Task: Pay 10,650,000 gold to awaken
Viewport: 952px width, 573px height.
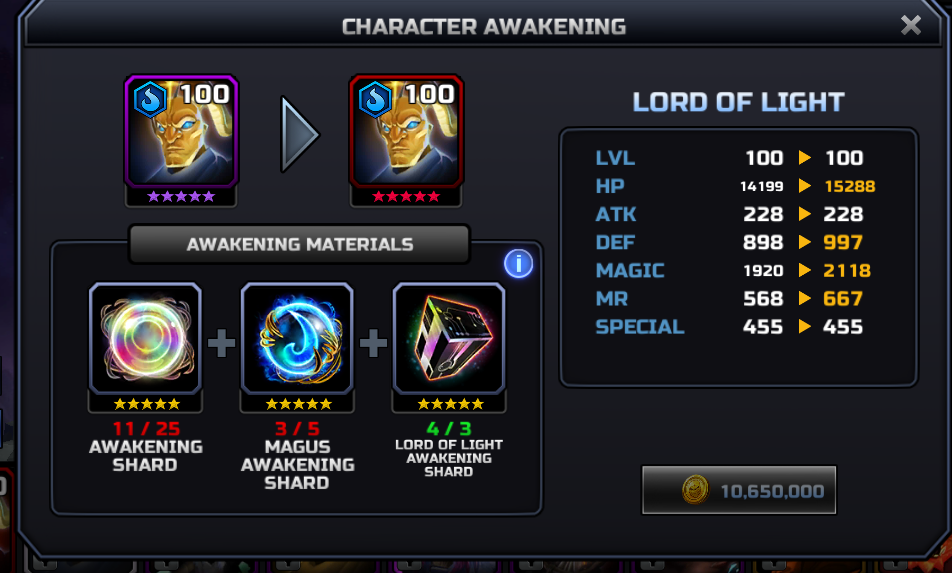Action: pos(739,490)
